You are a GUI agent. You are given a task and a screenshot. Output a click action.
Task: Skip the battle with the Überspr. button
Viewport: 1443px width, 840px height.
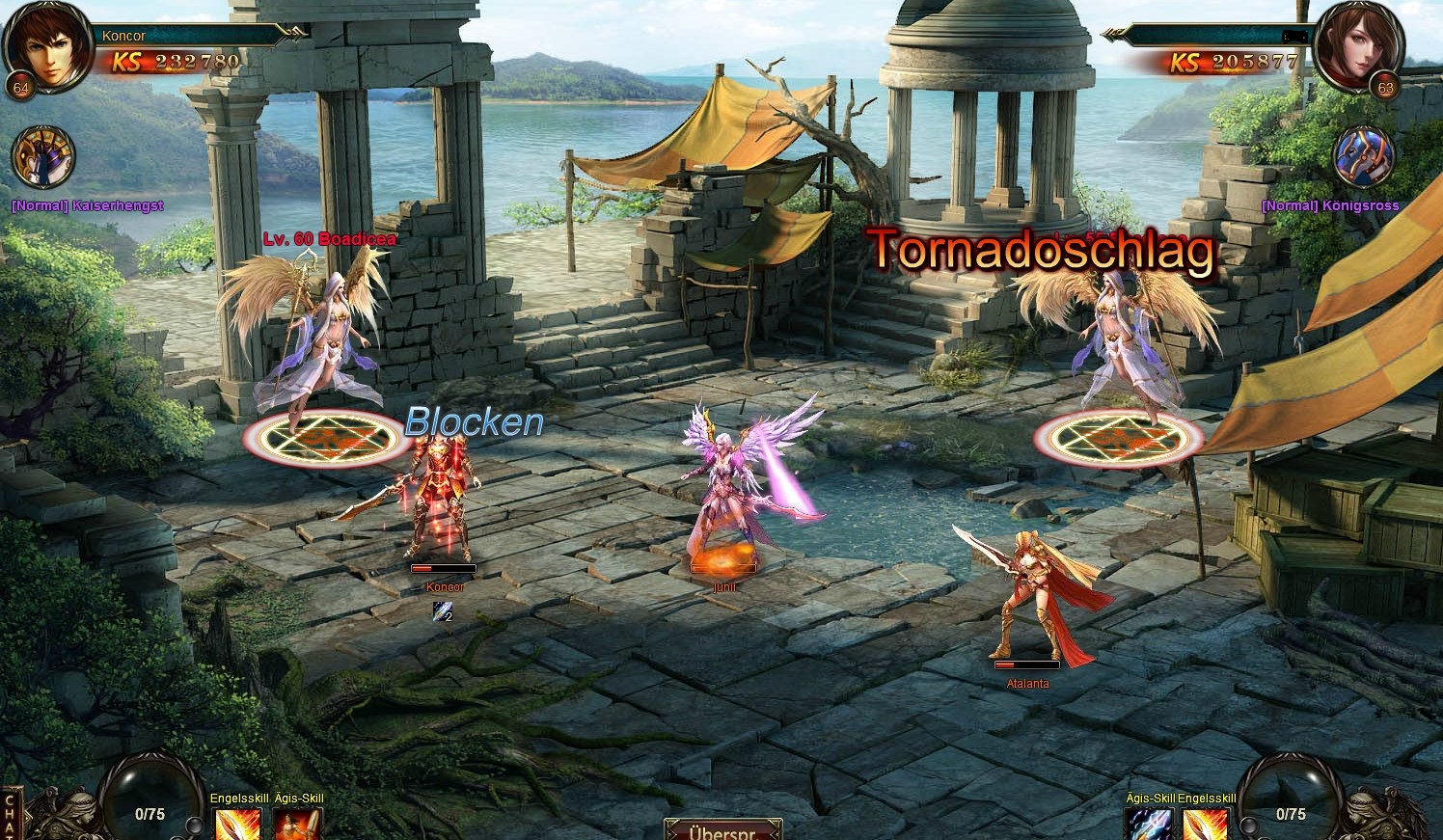[x=722, y=829]
